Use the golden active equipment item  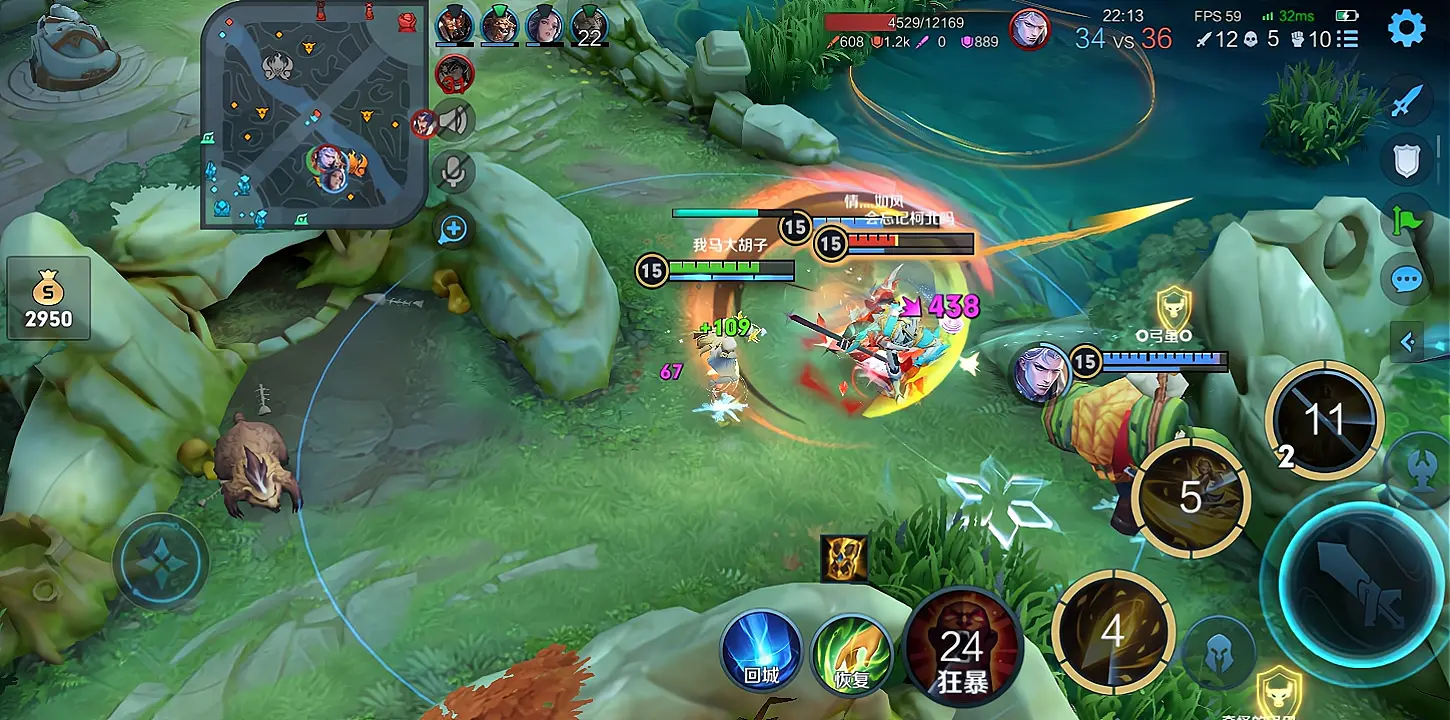click(x=844, y=558)
